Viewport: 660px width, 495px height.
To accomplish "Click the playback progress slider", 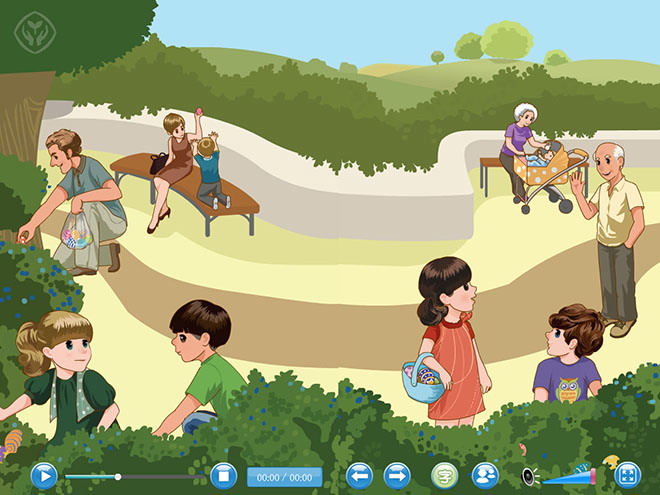I will 118,476.
